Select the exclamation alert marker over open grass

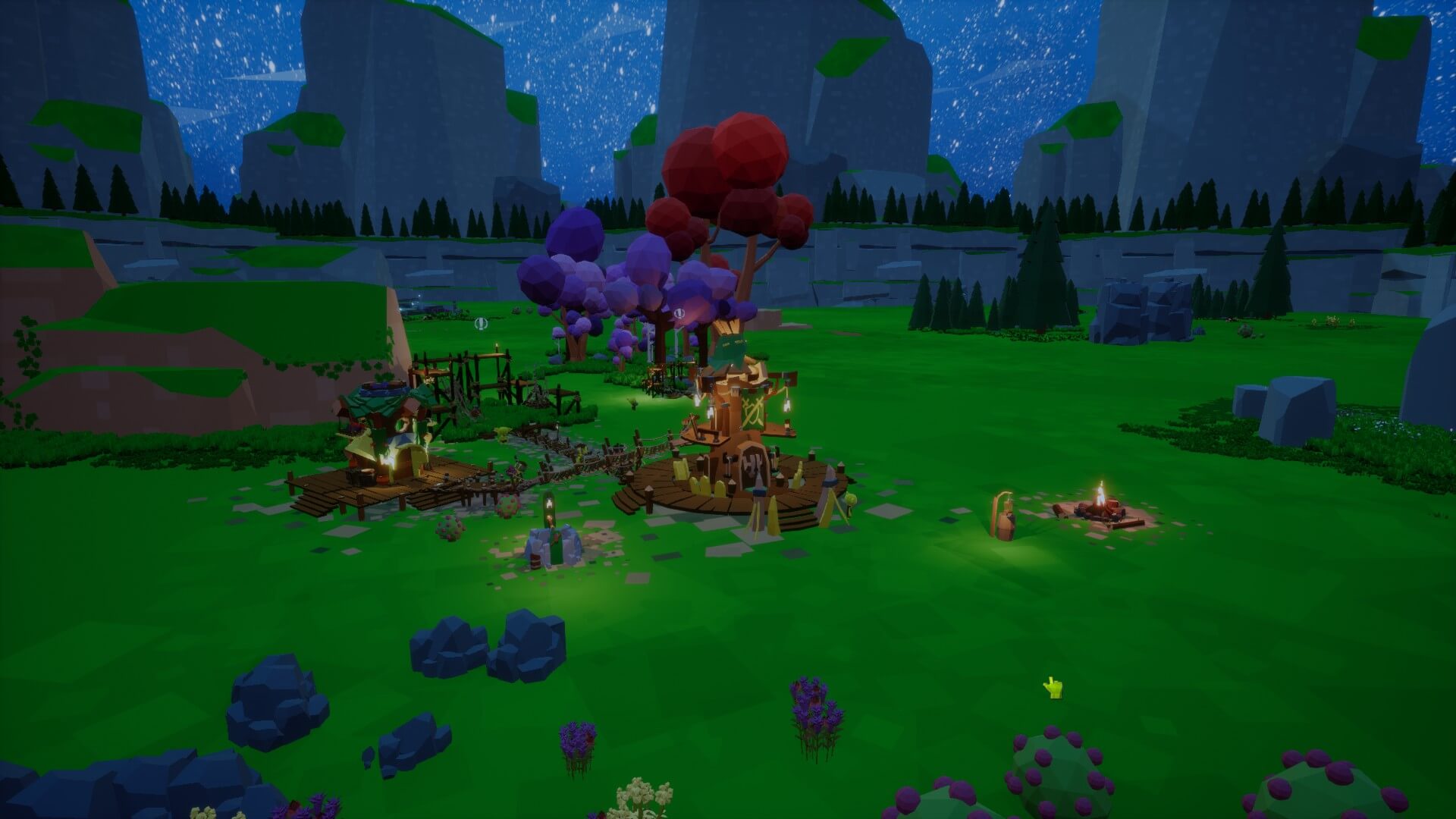pos(480,324)
